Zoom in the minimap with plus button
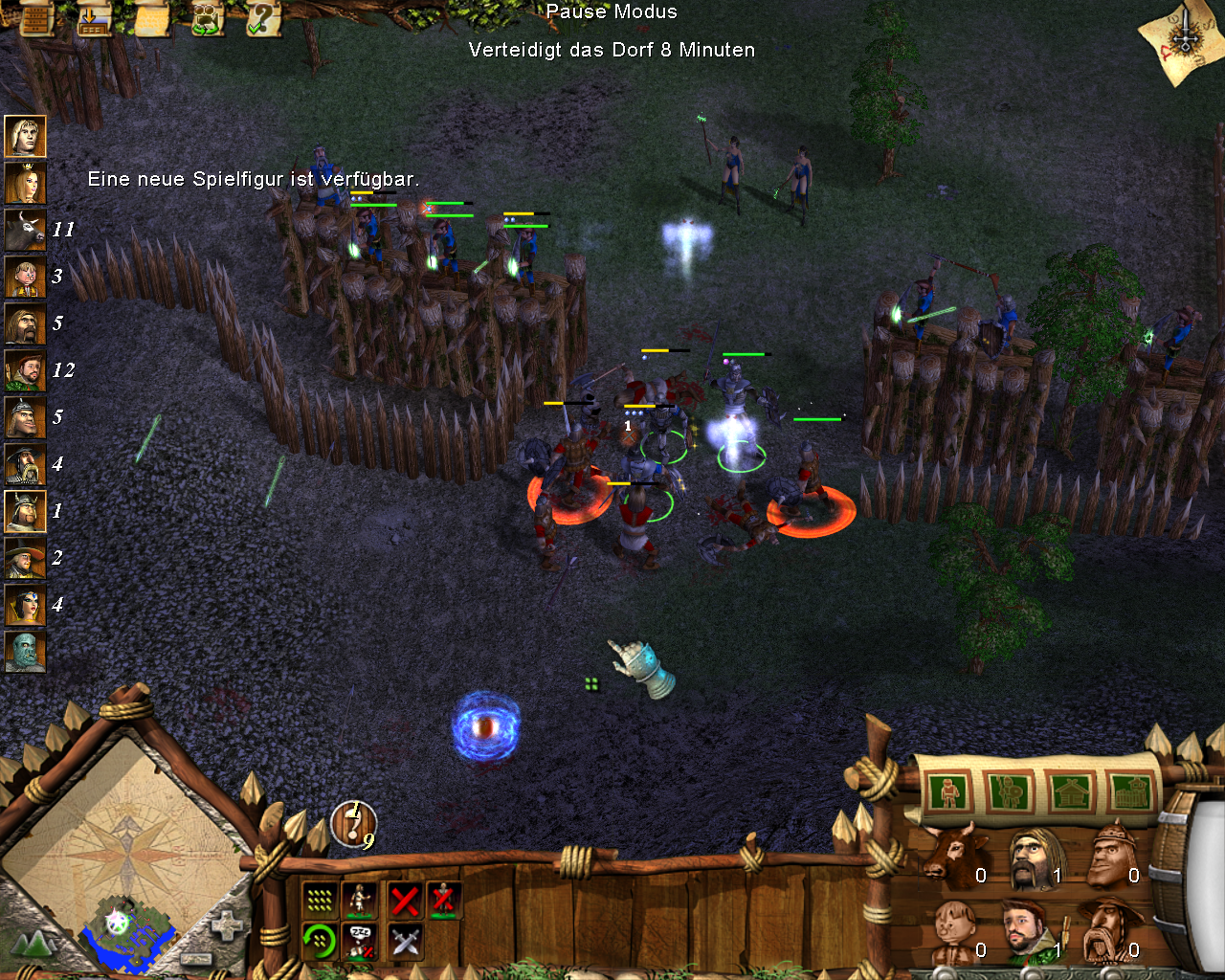Screen dimensions: 1225x980 tap(227, 926)
